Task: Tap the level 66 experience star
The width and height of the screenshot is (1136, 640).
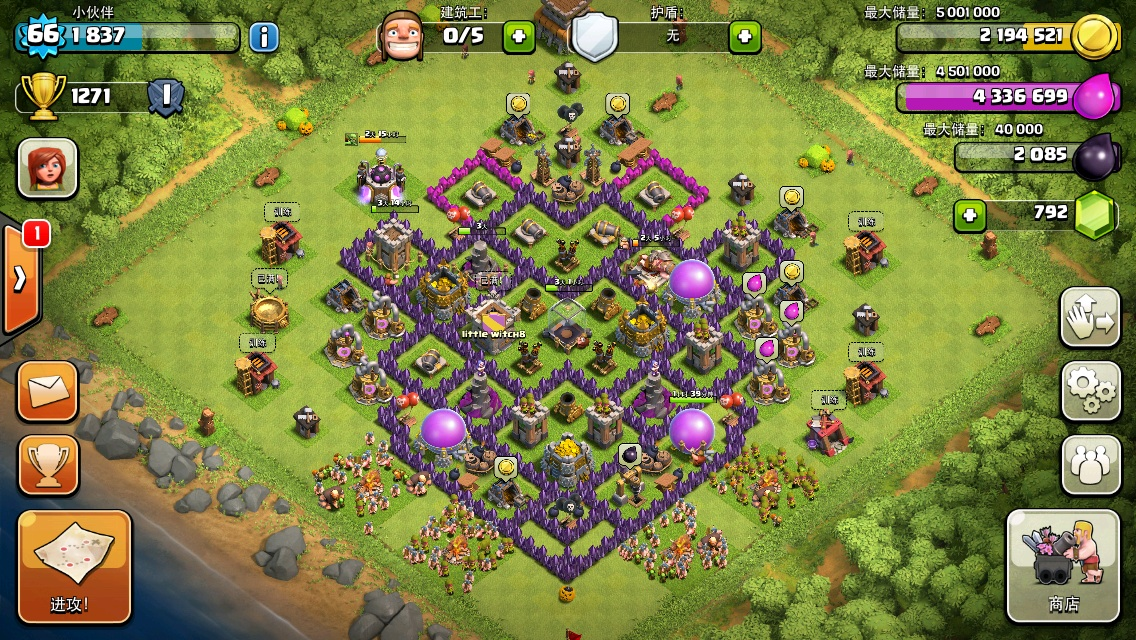Action: 42,35
